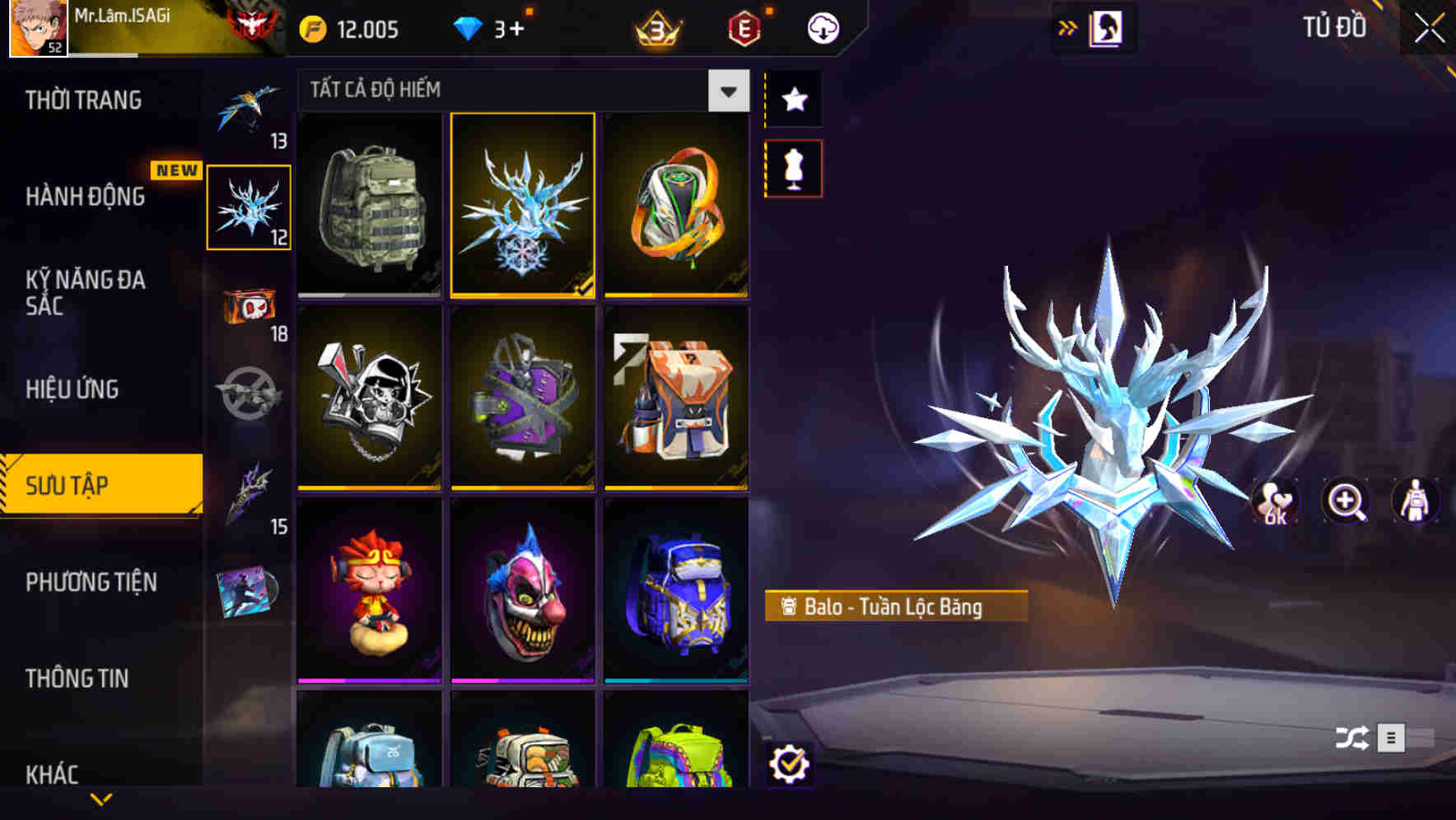Screen dimensions: 1456x820
Task: Select the ice backpack category icon showing 12
Action: click(x=250, y=206)
